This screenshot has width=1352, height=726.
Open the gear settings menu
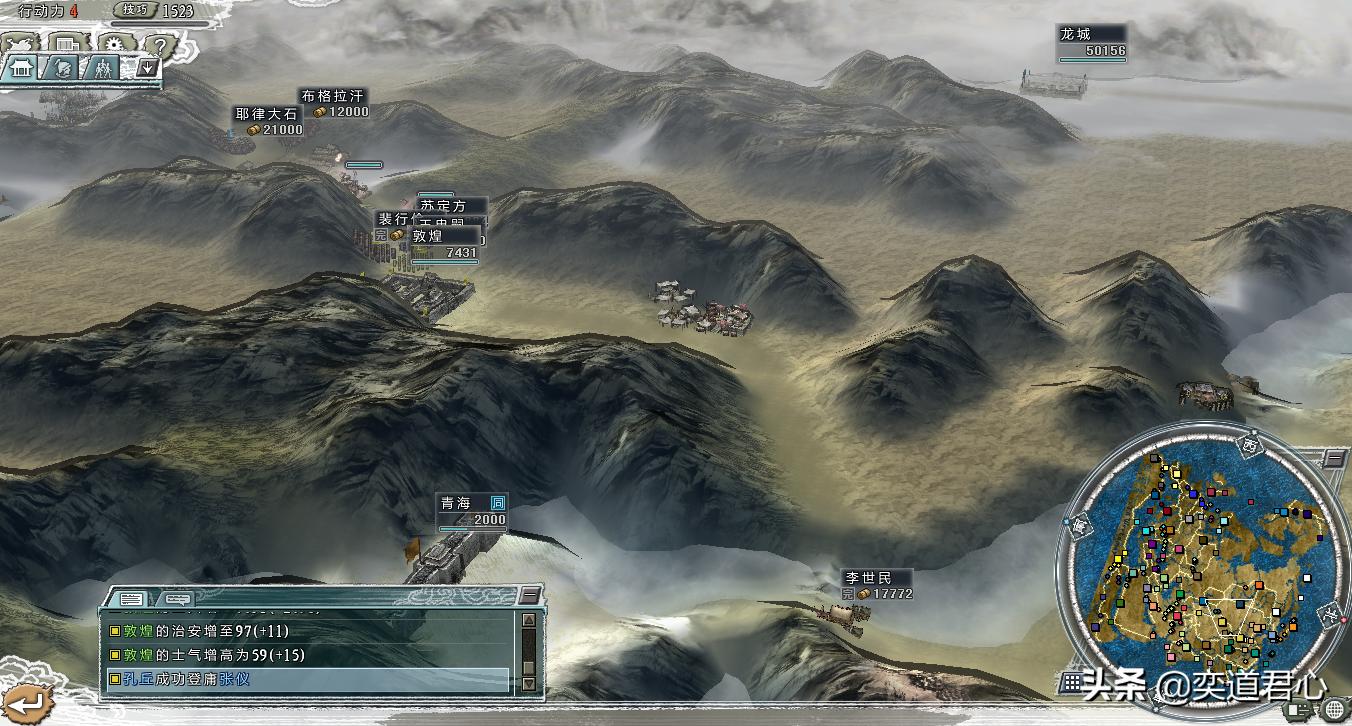[x=113, y=45]
